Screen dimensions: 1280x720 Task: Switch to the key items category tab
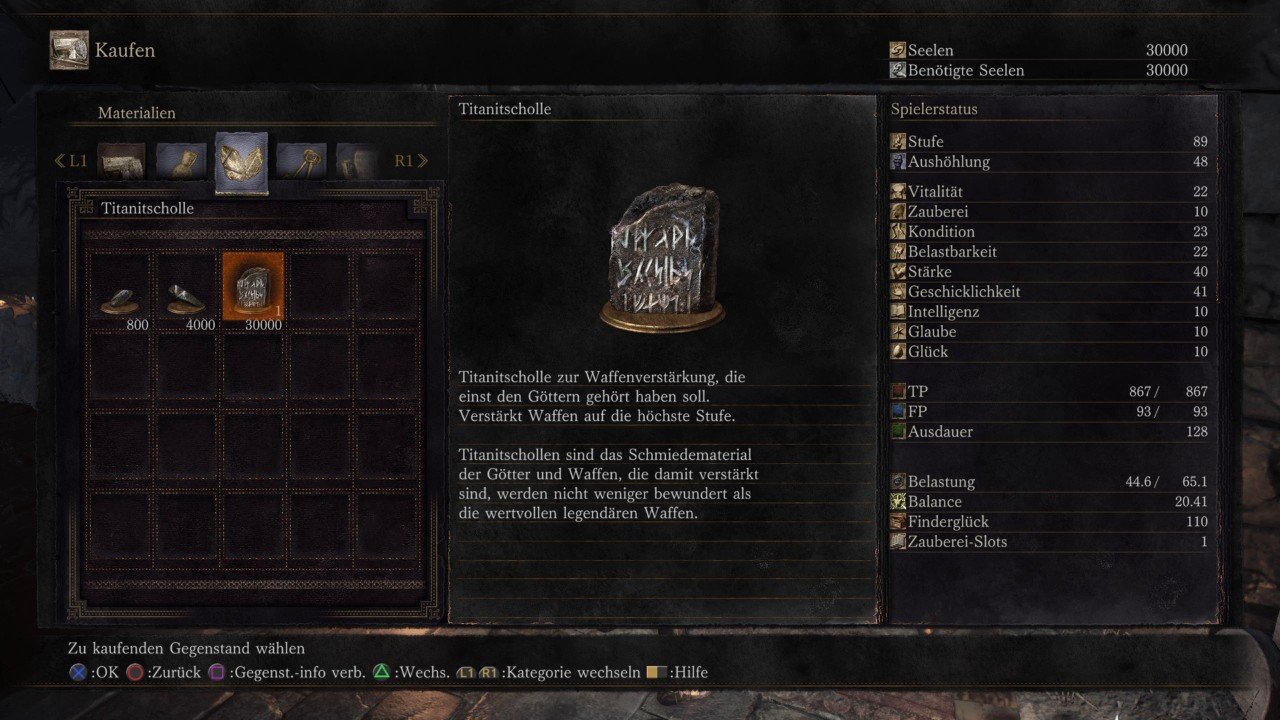pyautogui.click(x=301, y=161)
